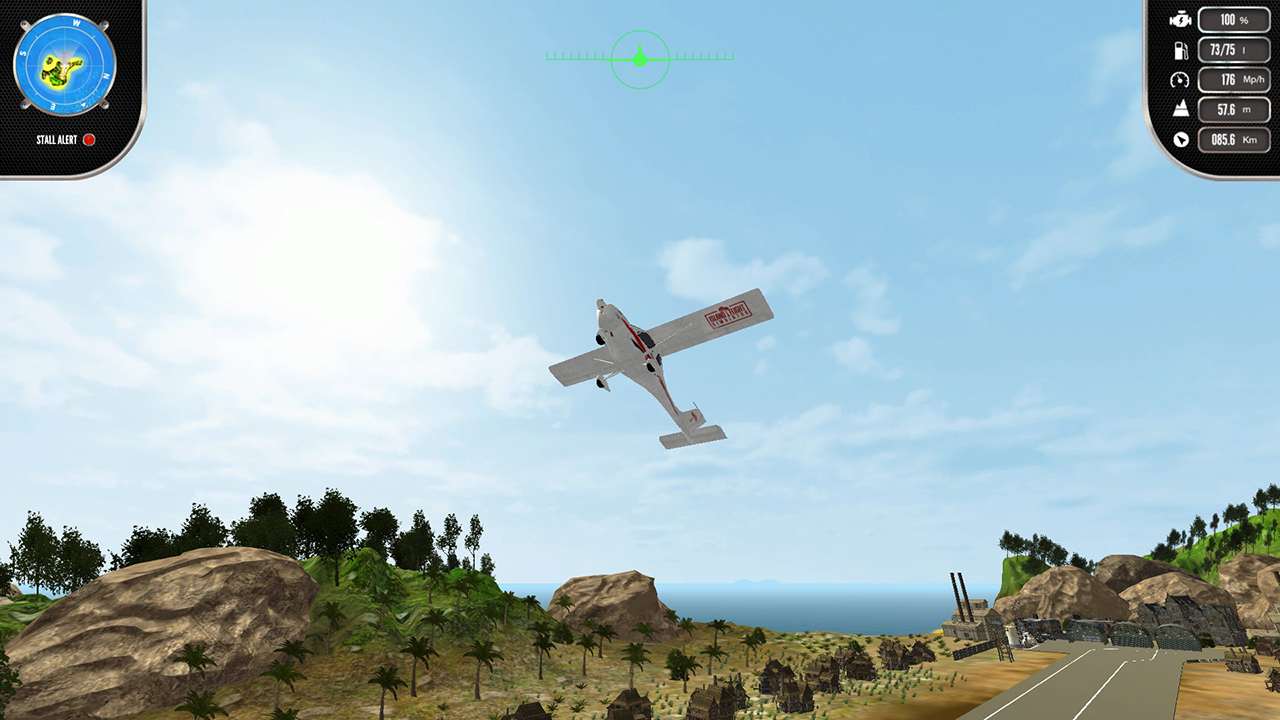Expand the altitude readout showing 57.6 m
Viewport: 1280px width, 720px height.
pyautogui.click(x=1234, y=109)
